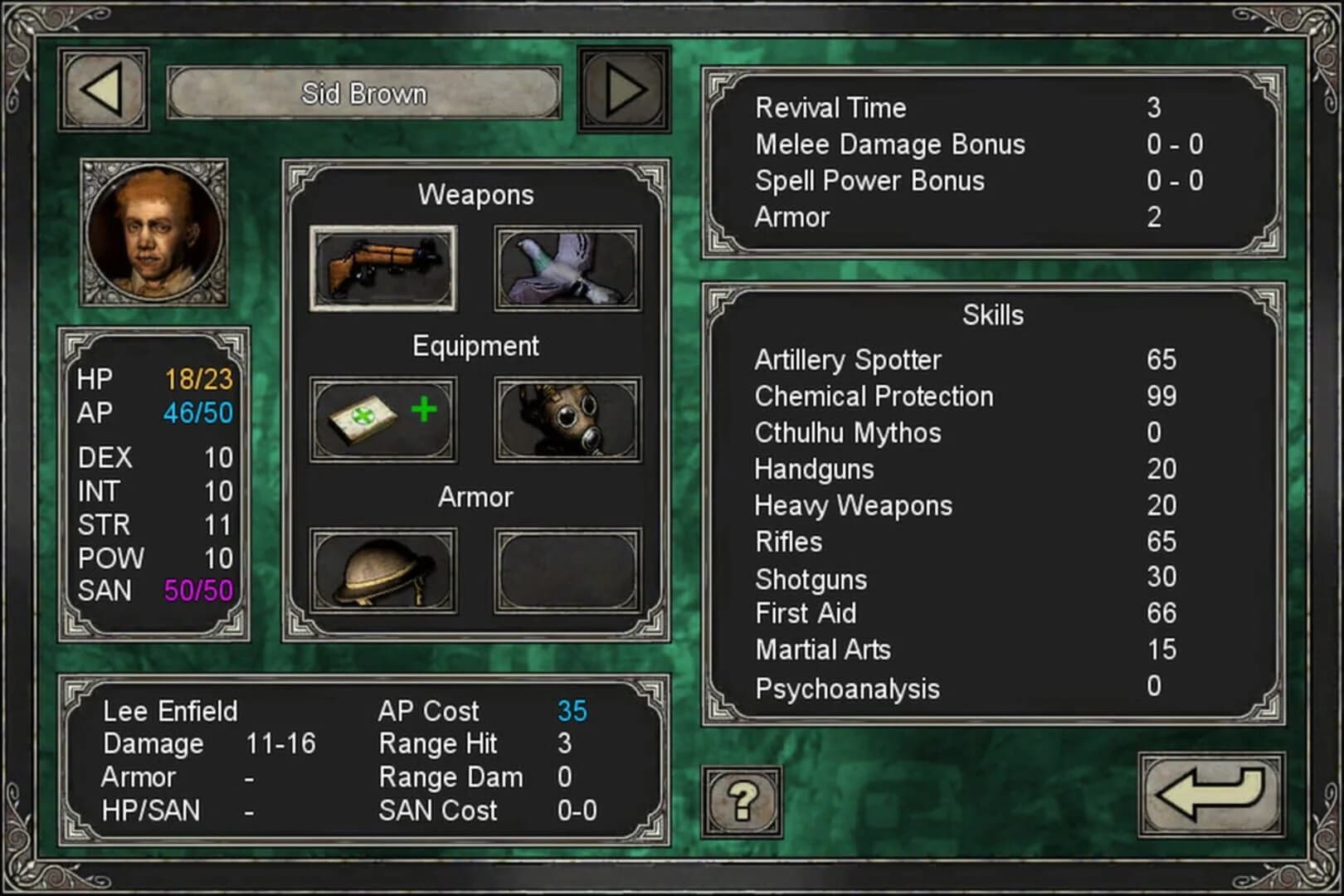Select the Lee Enfield rifle weapon slot
Image resolution: width=1344 pixels, height=896 pixels.
point(383,267)
